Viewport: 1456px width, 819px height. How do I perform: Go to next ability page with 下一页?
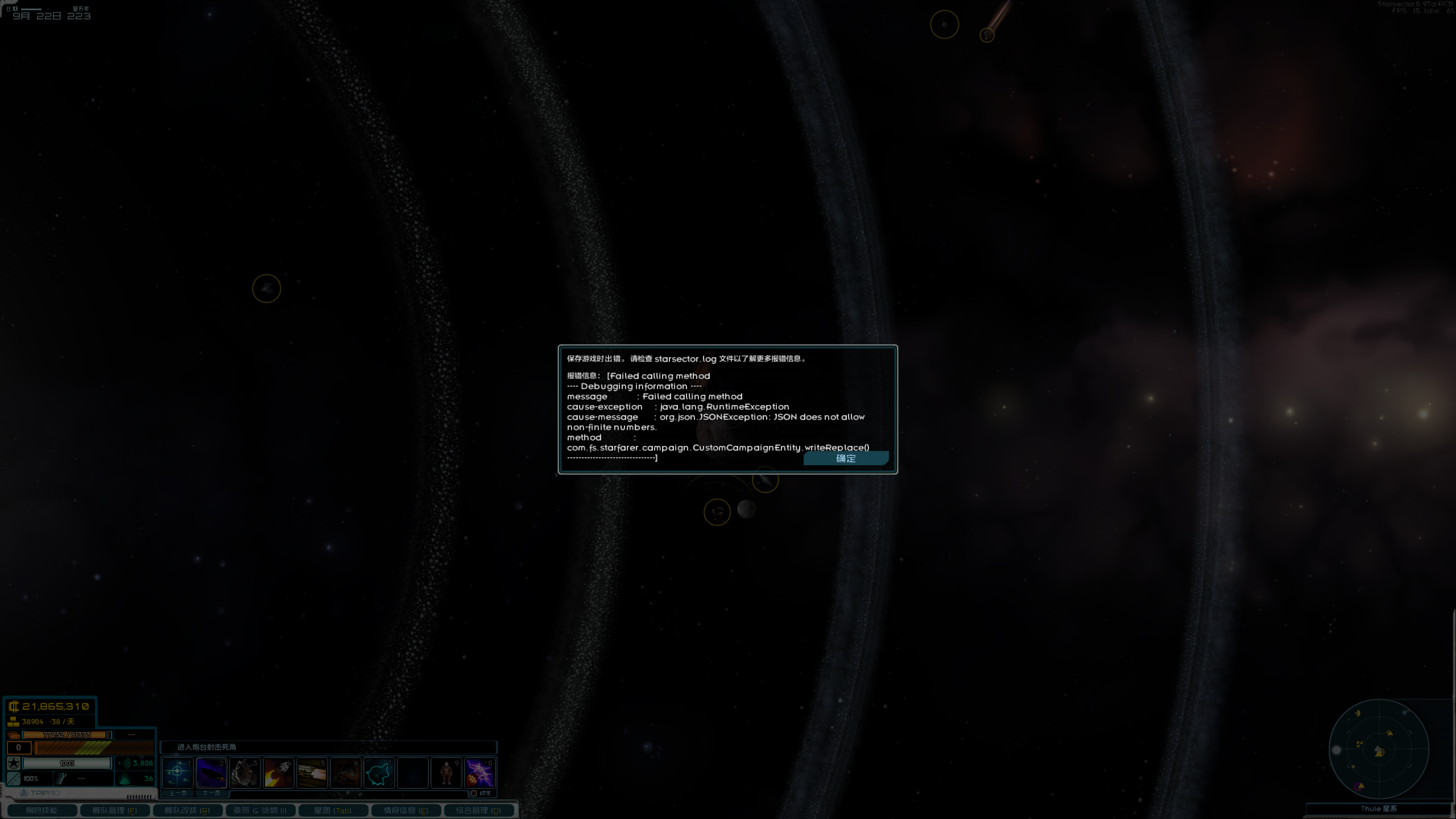[211, 793]
